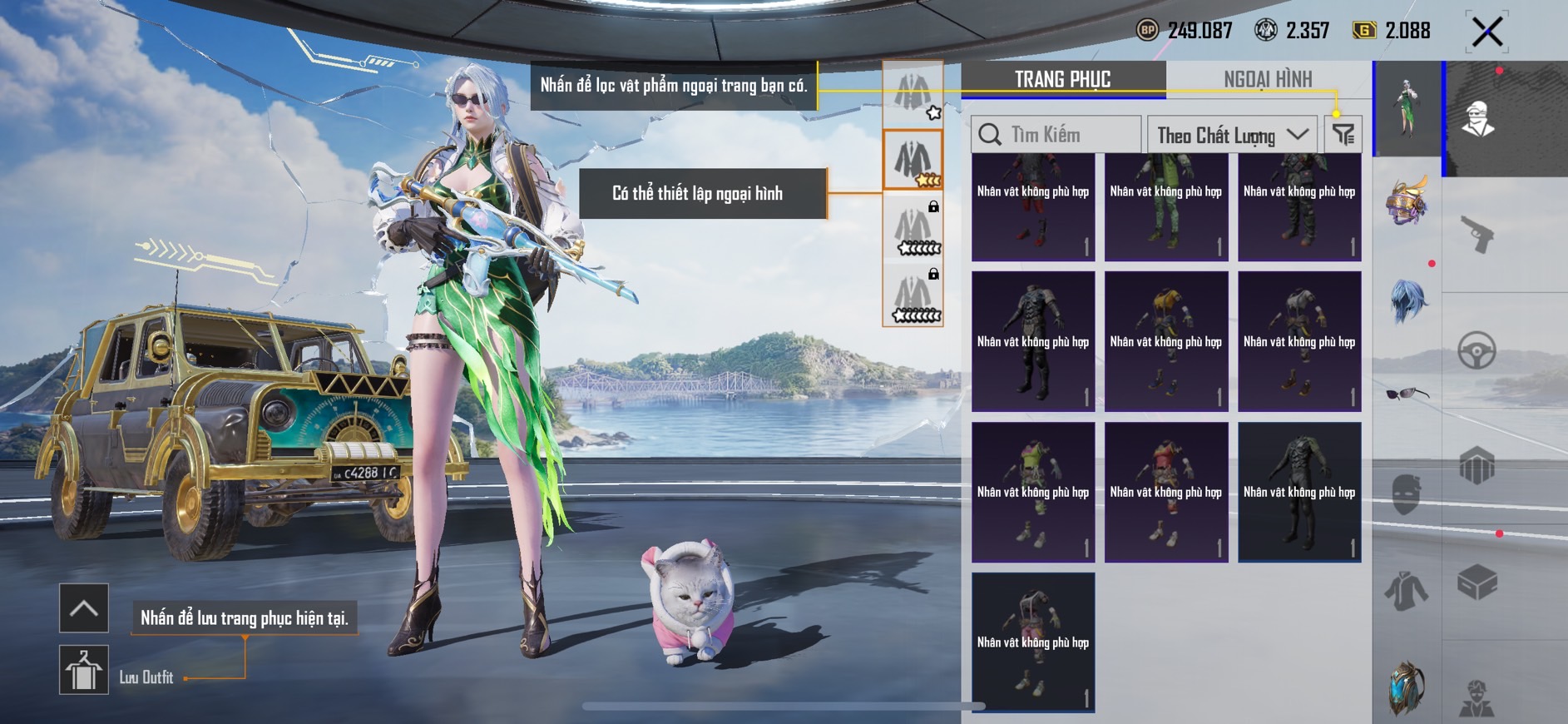Toggle the owned-items filter funnel button
The width and height of the screenshot is (1568, 724).
pyautogui.click(x=1343, y=135)
